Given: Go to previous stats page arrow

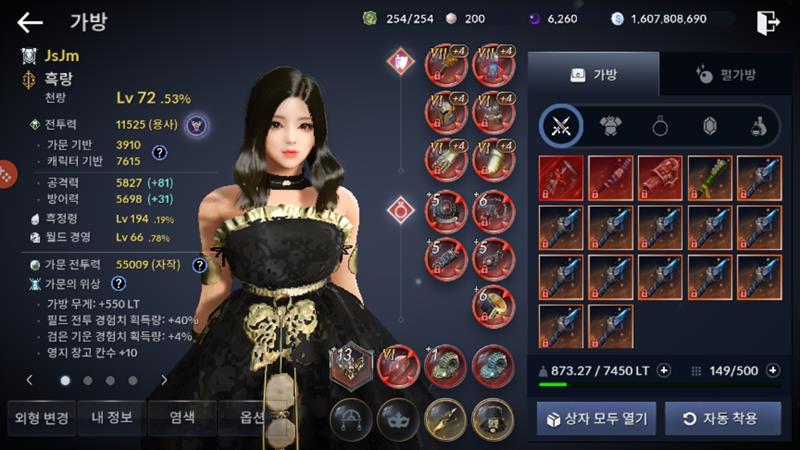Looking at the screenshot, I should click(30, 380).
